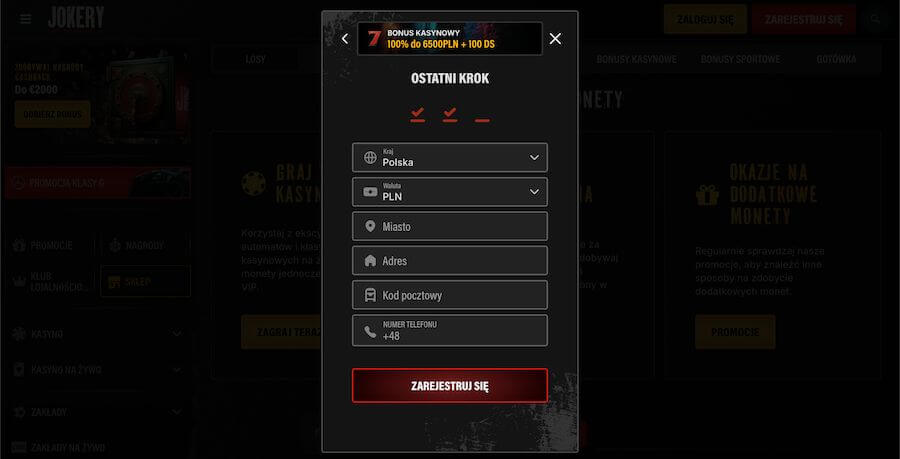Click the Zaloguj się button
Image resolution: width=900 pixels, height=459 pixels.
[704, 19]
